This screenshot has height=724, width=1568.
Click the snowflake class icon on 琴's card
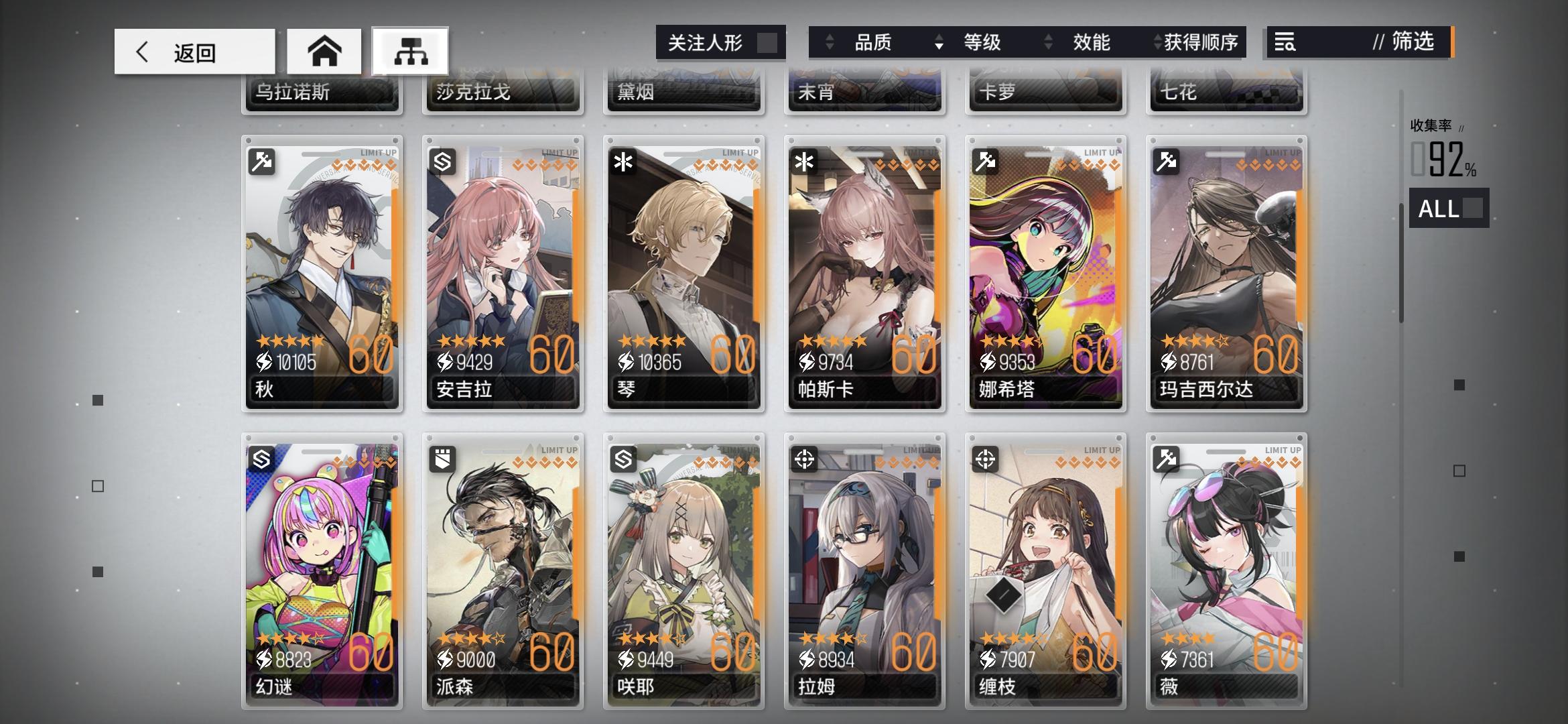[624, 161]
